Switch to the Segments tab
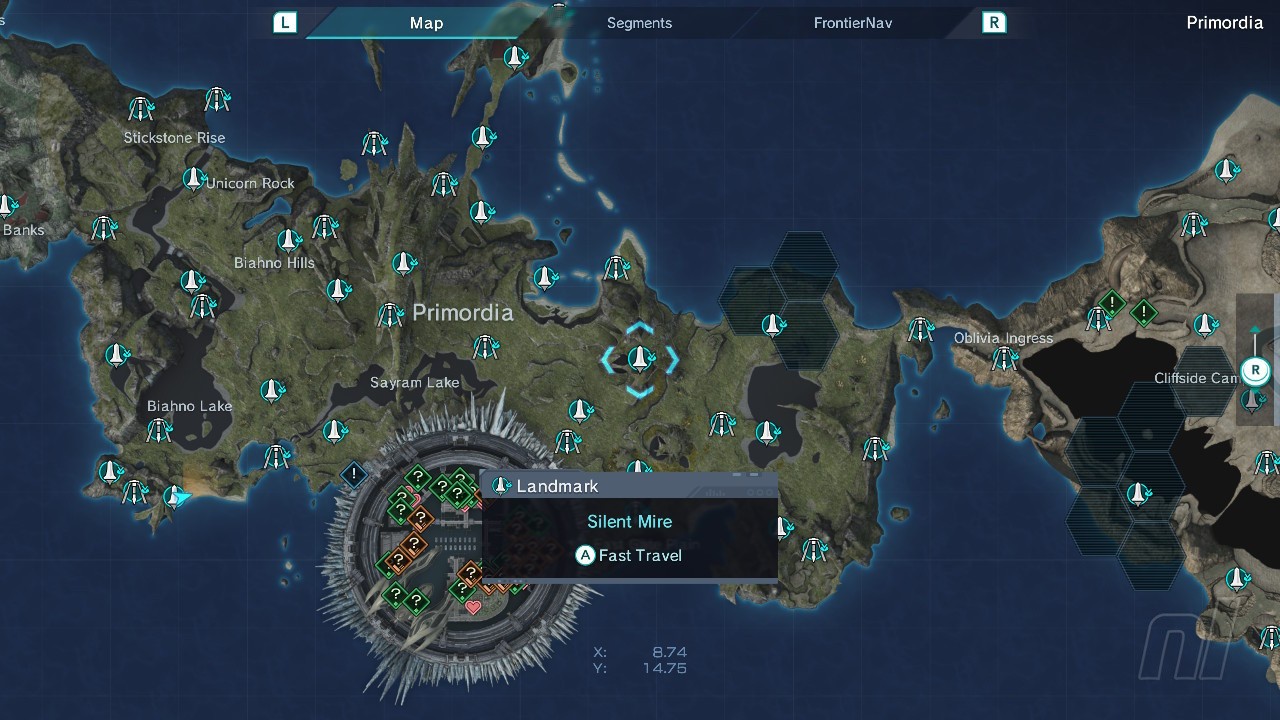This screenshot has width=1280, height=720. point(639,23)
